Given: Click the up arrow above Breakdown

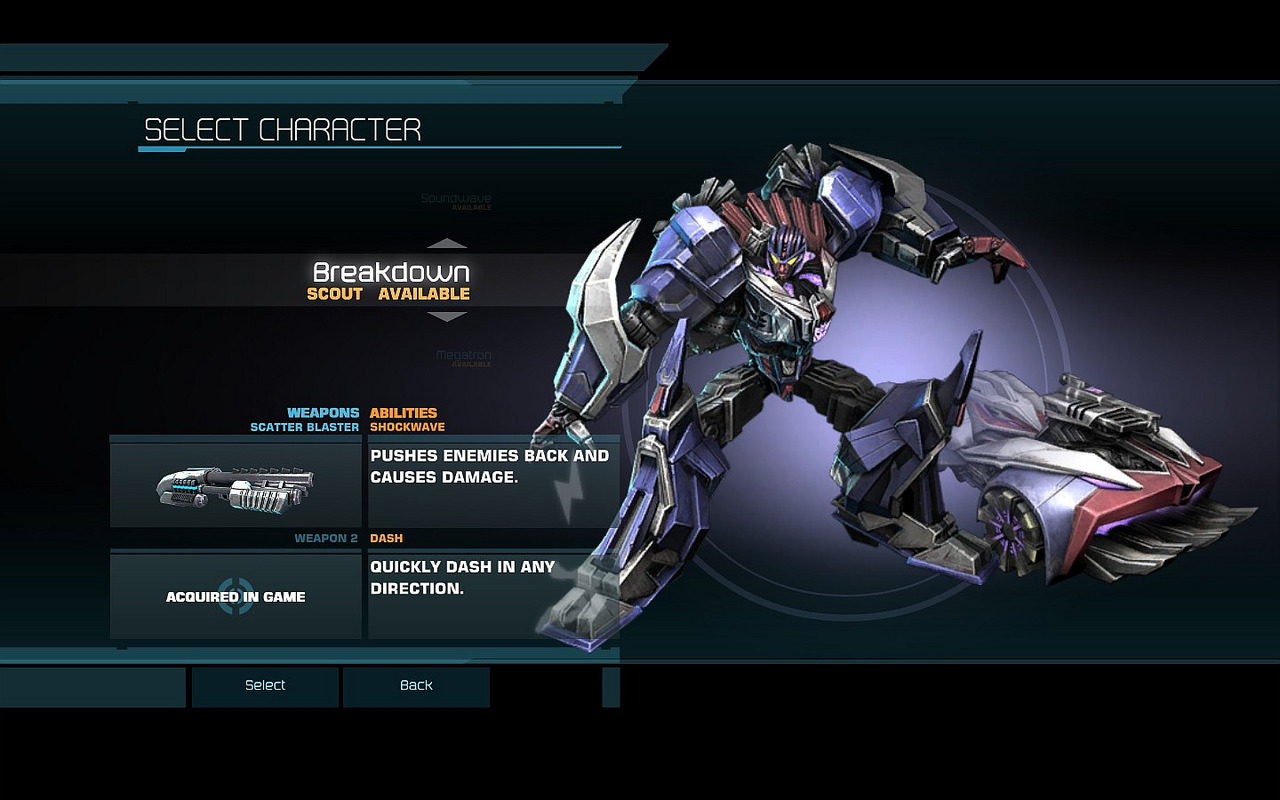Looking at the screenshot, I should (x=447, y=243).
